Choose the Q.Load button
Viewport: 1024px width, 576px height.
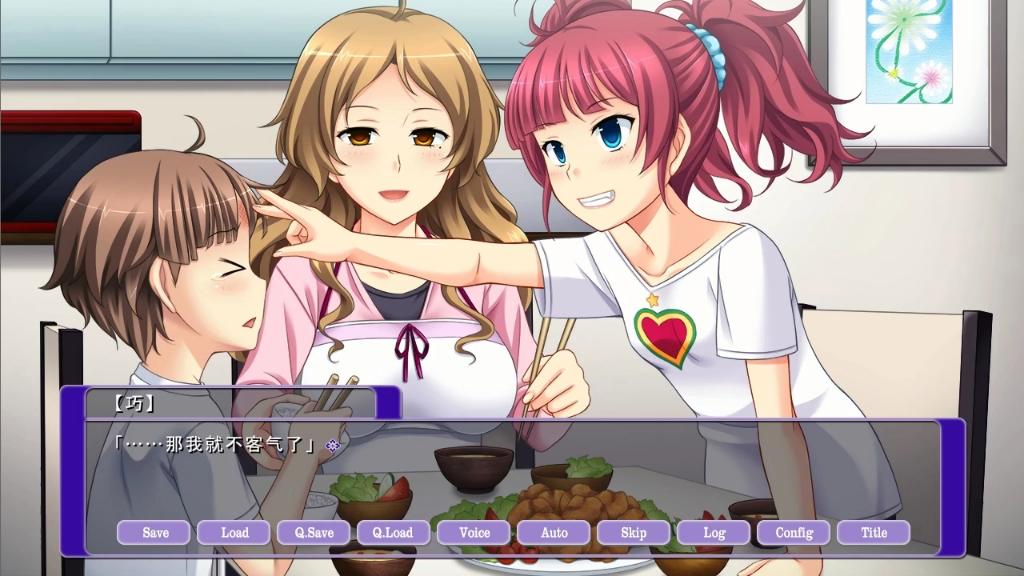[x=394, y=532]
